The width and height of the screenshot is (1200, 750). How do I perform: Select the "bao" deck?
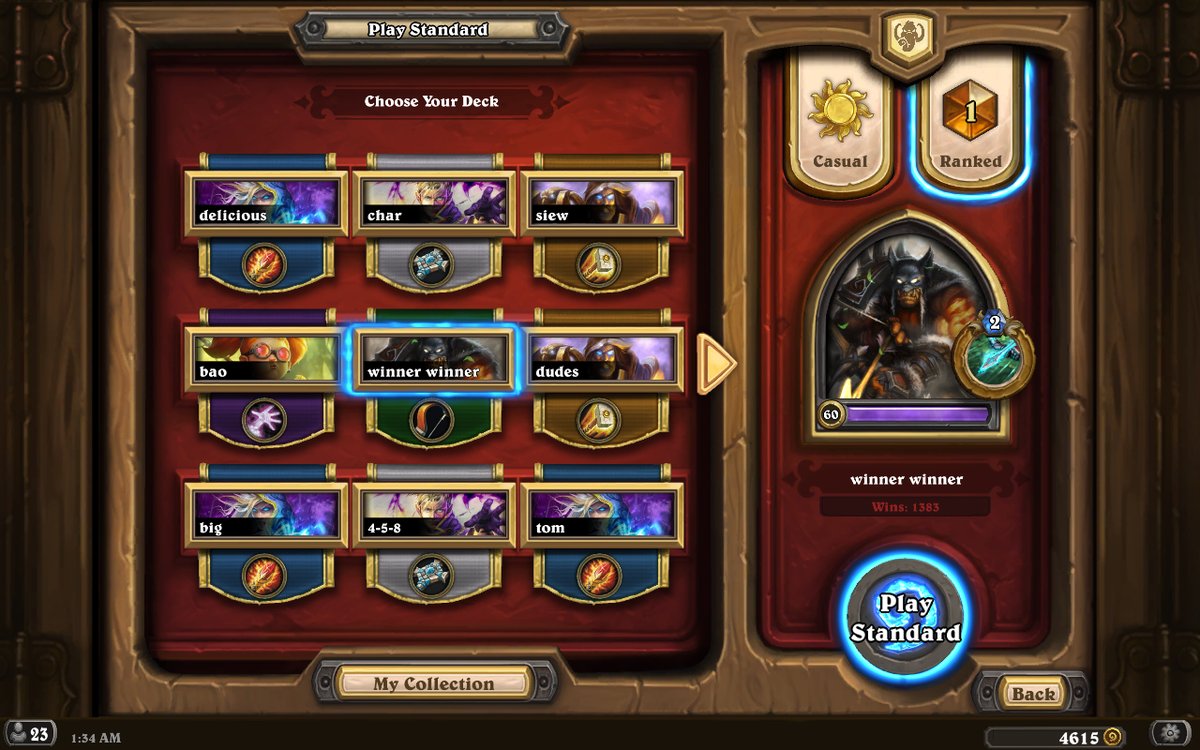[265, 359]
